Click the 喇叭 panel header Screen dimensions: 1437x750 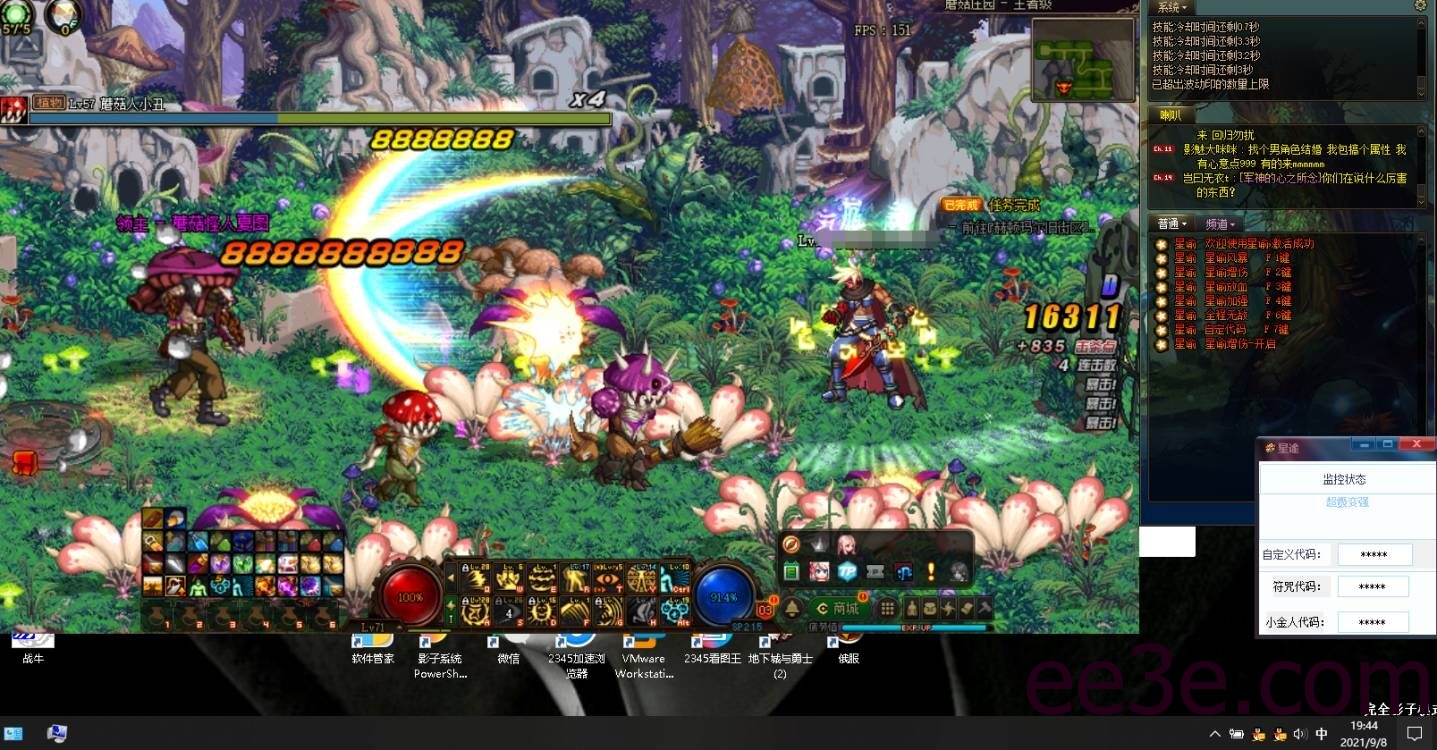point(1170,115)
